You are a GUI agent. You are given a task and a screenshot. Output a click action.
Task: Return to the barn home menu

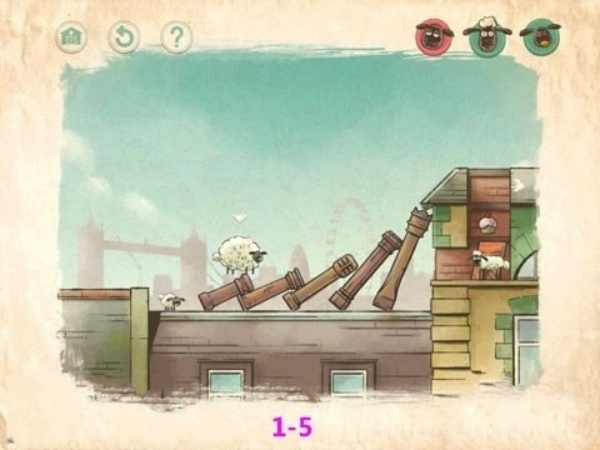[71, 37]
